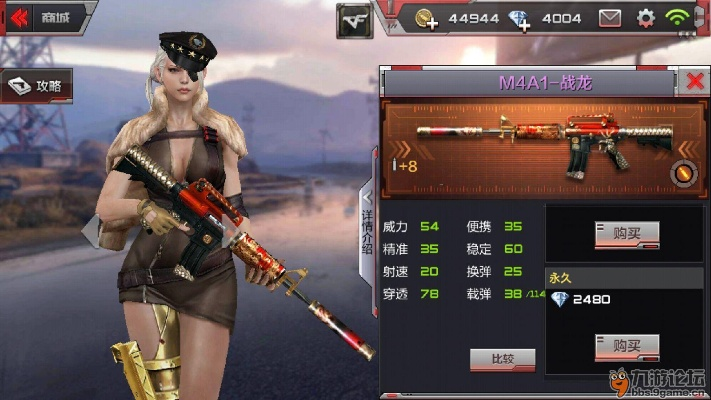Image resolution: width=711 pixels, height=400 pixels.
Task: Tap the round bullet icon on weapon preview
Action: click(x=682, y=173)
